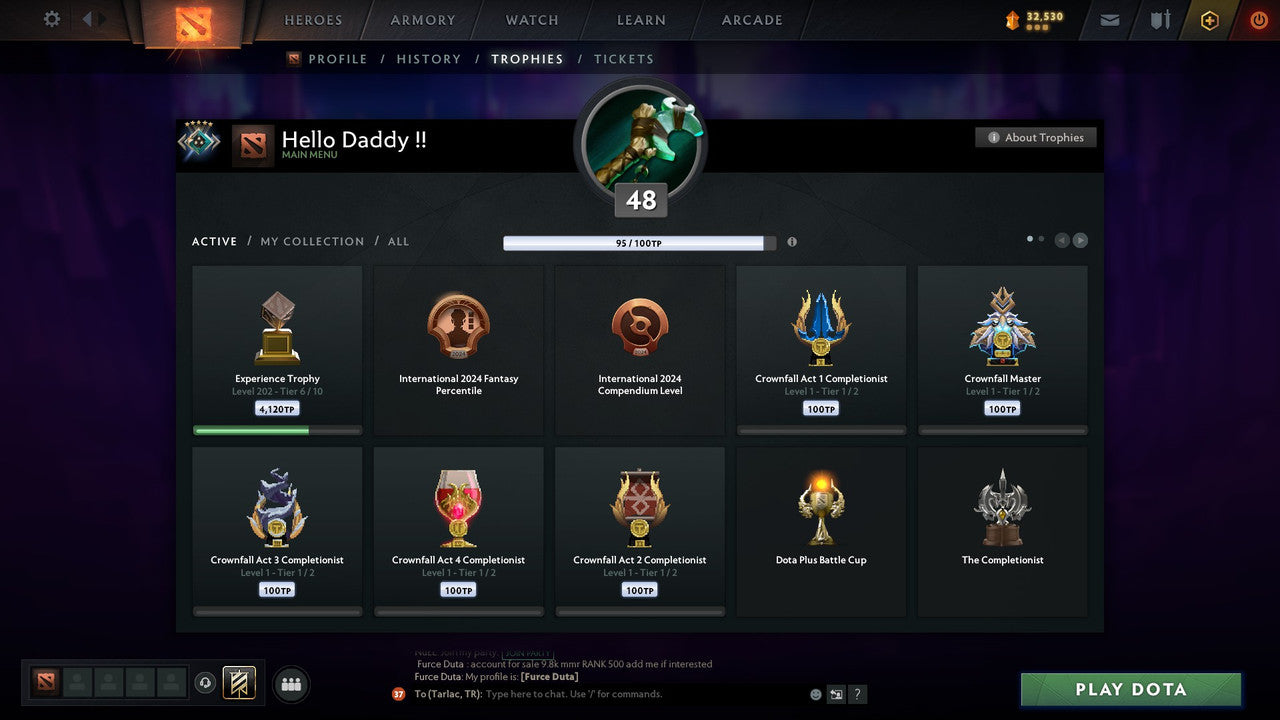
Task: Open the WATCH menu item
Action: (x=531, y=19)
